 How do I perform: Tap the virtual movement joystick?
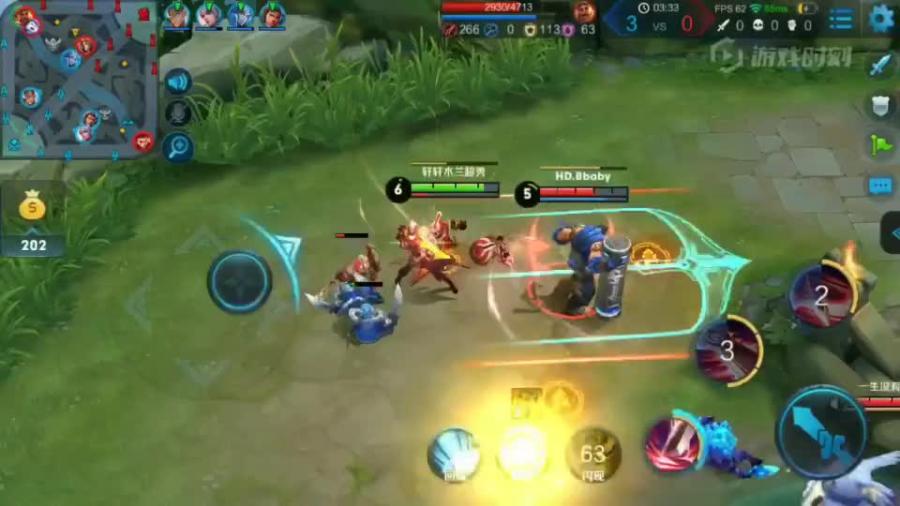[x=240, y=282]
